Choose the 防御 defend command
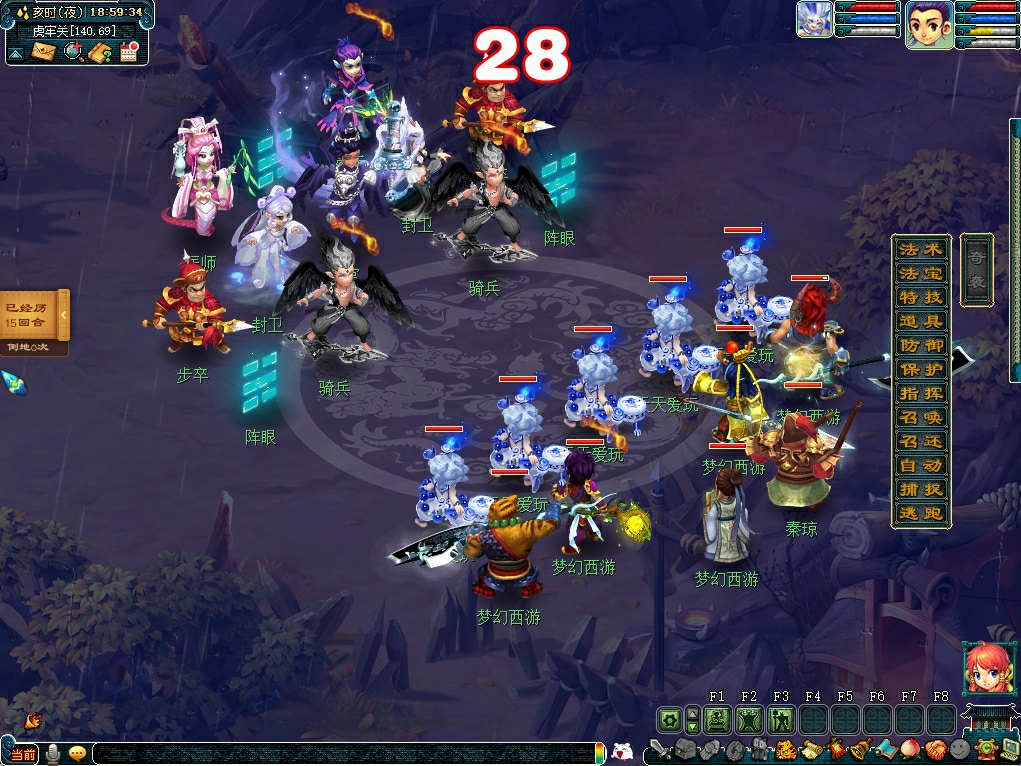 click(921, 345)
